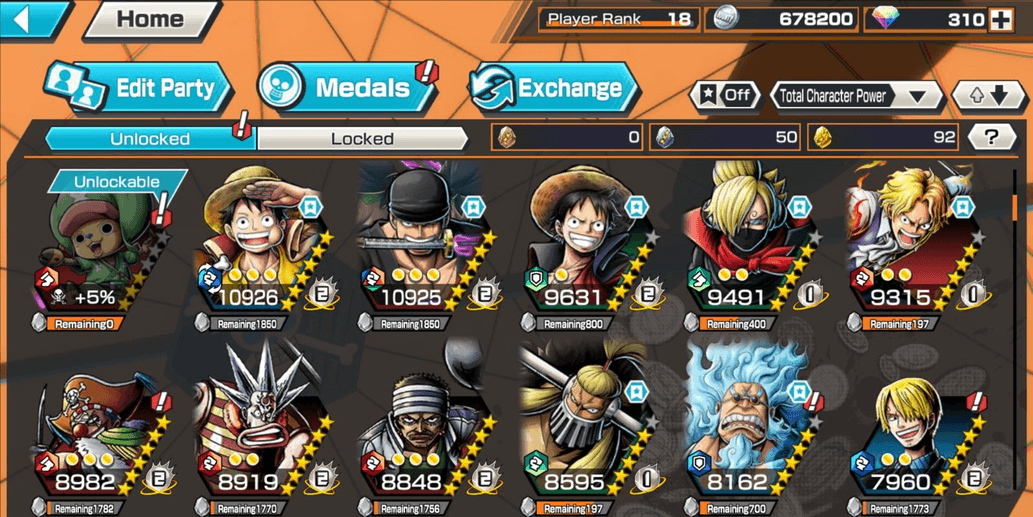Open the Total Character Power sort dropdown
The width and height of the screenshot is (1033, 517).
coord(858,96)
